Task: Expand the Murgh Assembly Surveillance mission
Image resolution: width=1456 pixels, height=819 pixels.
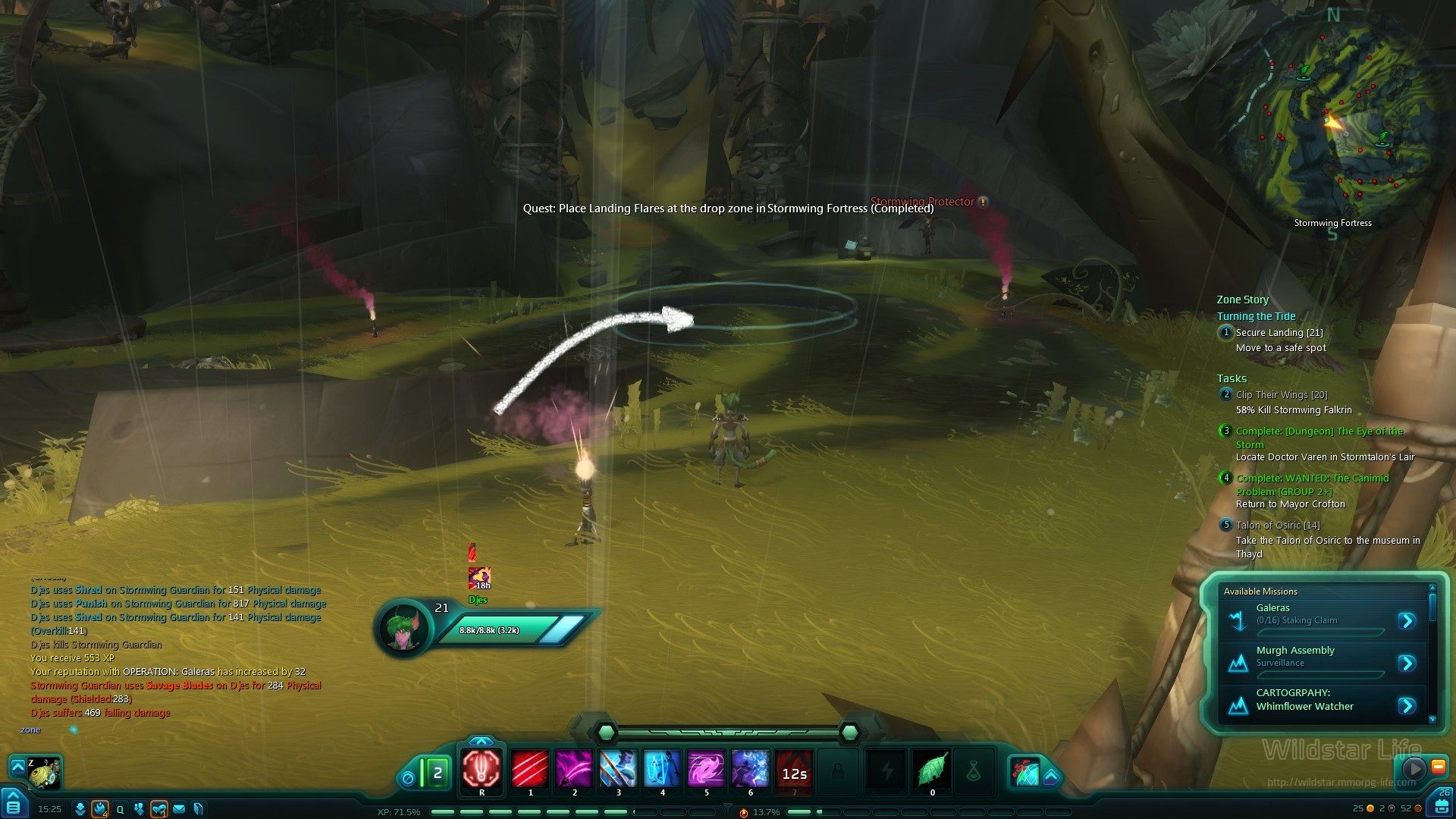Action: point(1407,664)
